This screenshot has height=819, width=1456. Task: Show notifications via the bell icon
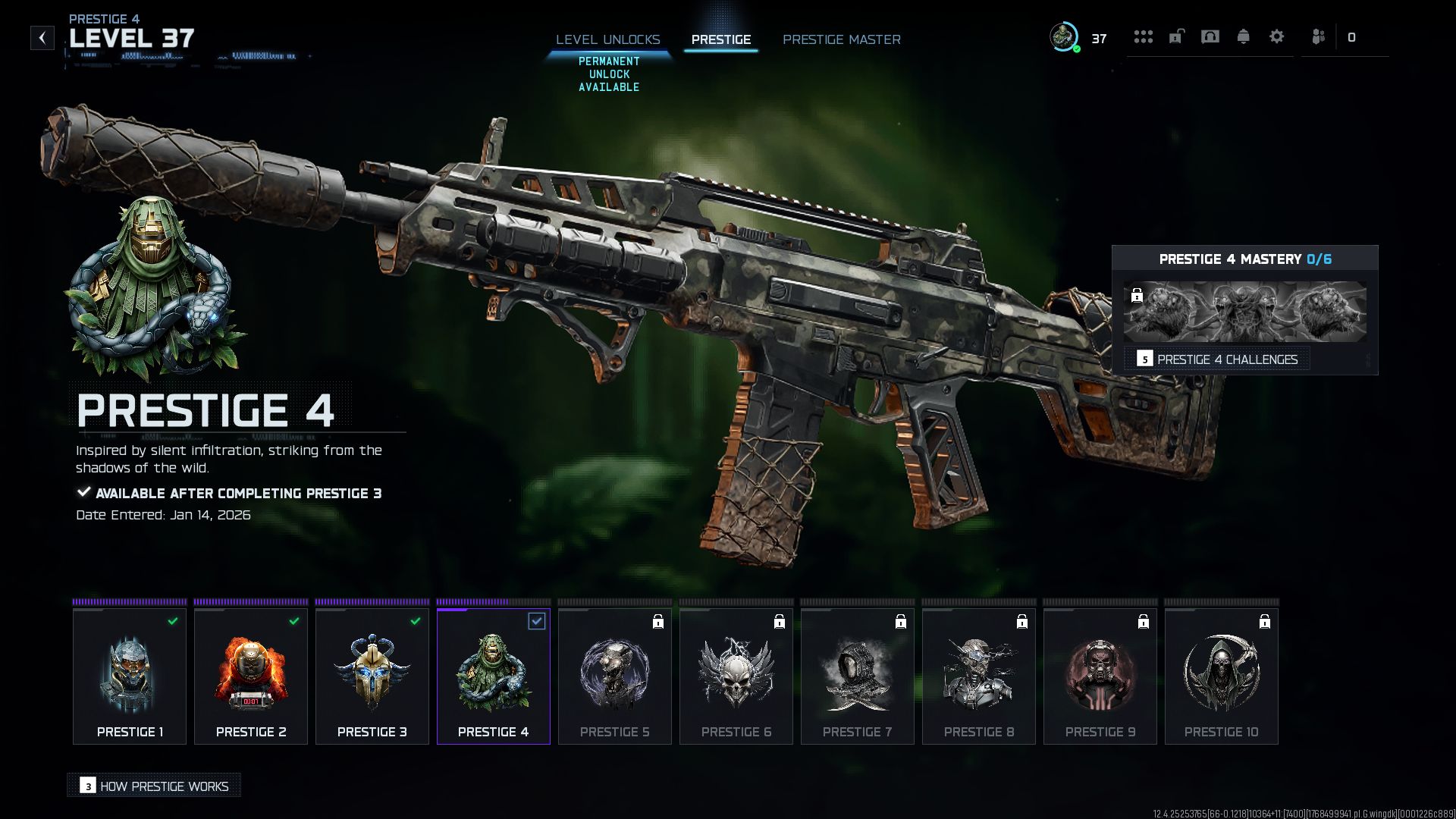tap(1243, 37)
